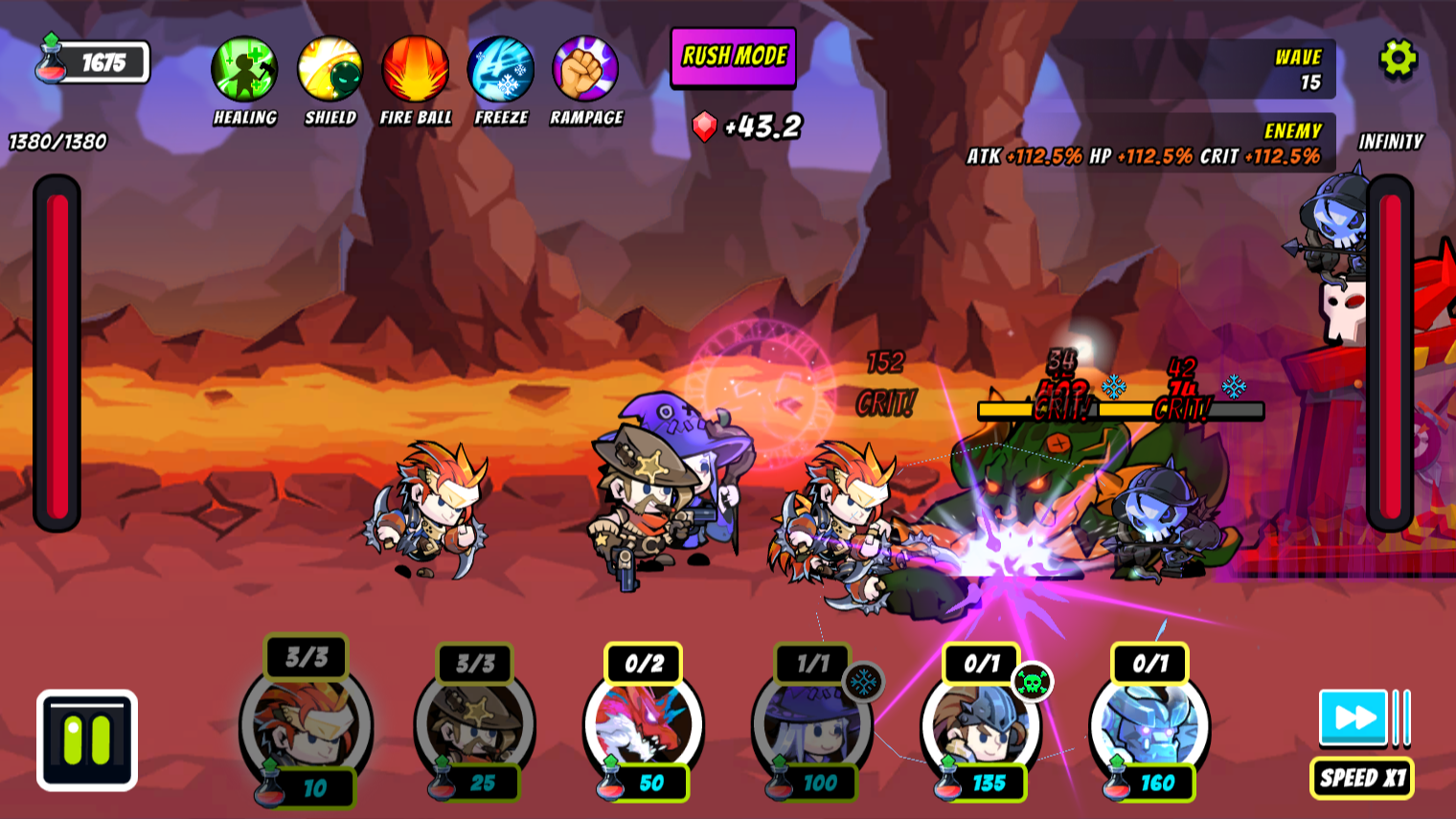Cast the Shield ability
The image size is (1456, 819).
pyautogui.click(x=330, y=70)
